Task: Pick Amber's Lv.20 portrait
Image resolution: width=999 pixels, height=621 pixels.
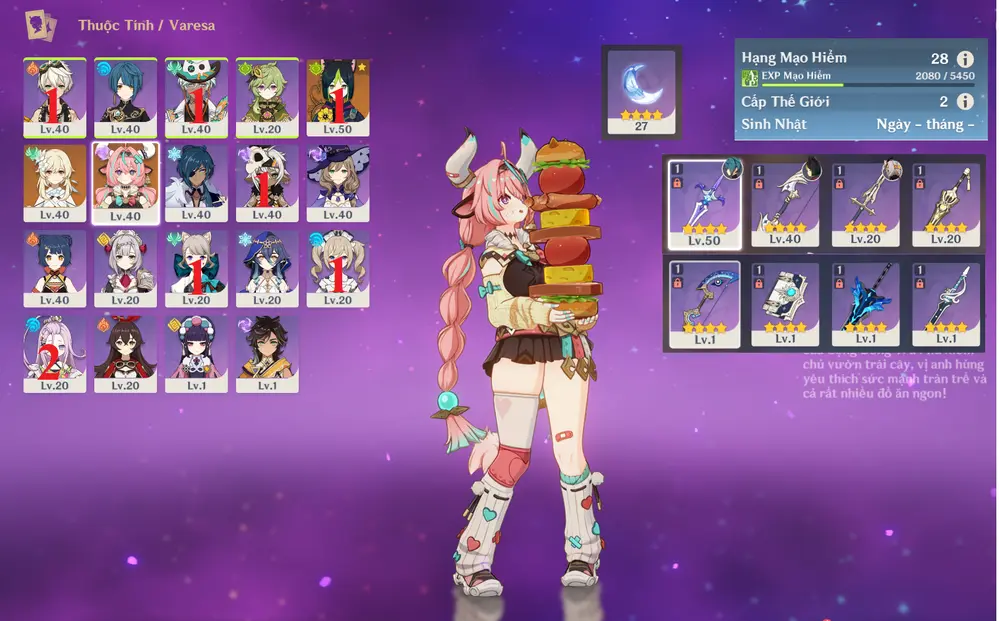Action: coord(126,353)
